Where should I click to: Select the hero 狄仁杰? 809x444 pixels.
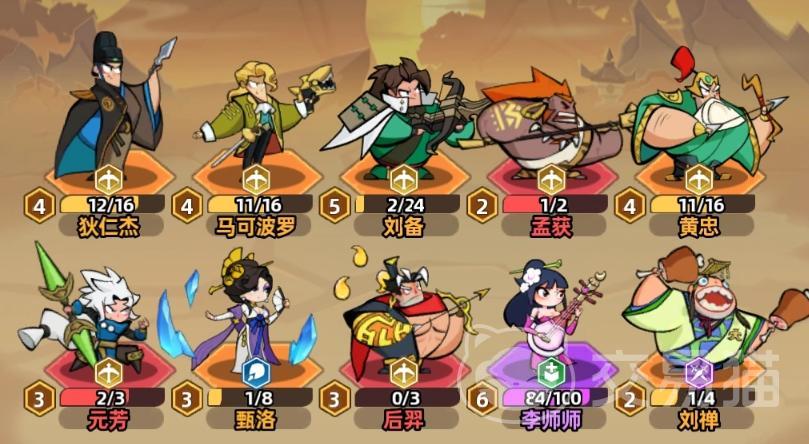[x=108, y=110]
